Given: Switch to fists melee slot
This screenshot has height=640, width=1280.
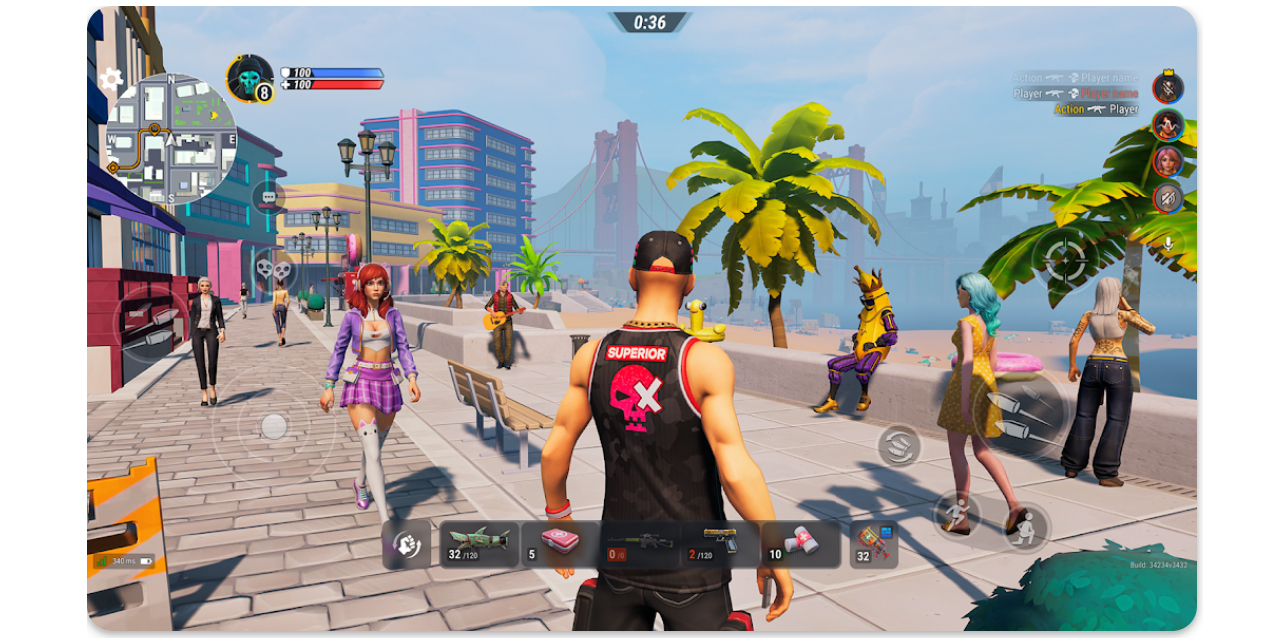Looking at the screenshot, I should 406,544.
